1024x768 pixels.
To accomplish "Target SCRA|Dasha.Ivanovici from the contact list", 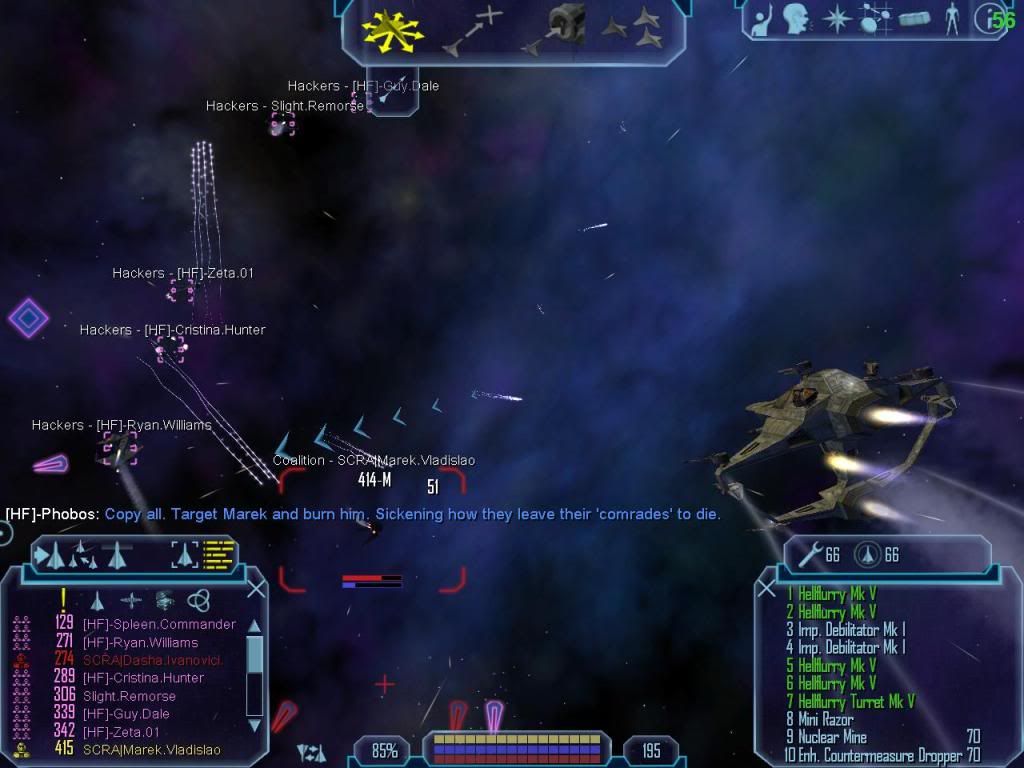I will coord(152,660).
